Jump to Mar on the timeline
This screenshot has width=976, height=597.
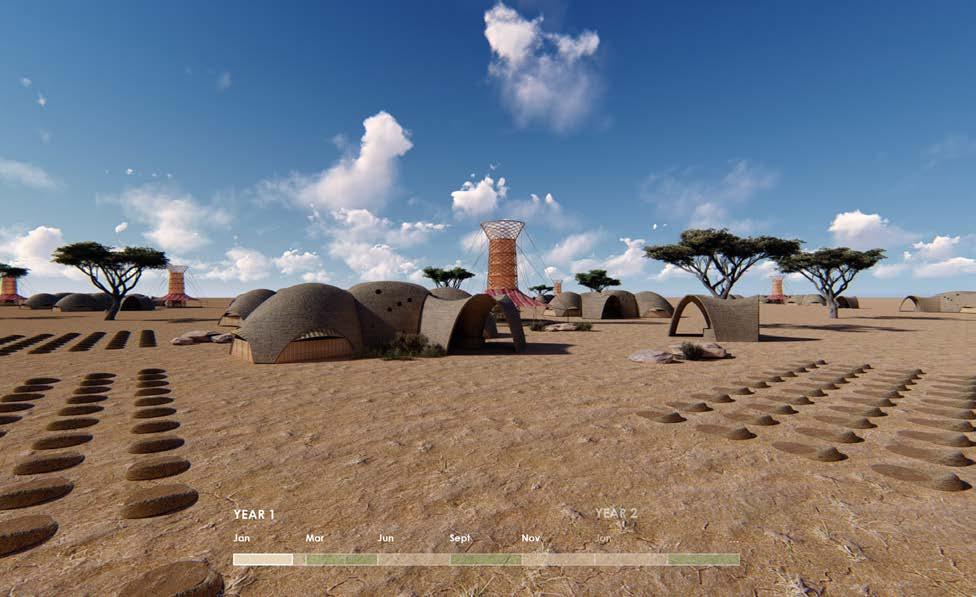pos(341,560)
